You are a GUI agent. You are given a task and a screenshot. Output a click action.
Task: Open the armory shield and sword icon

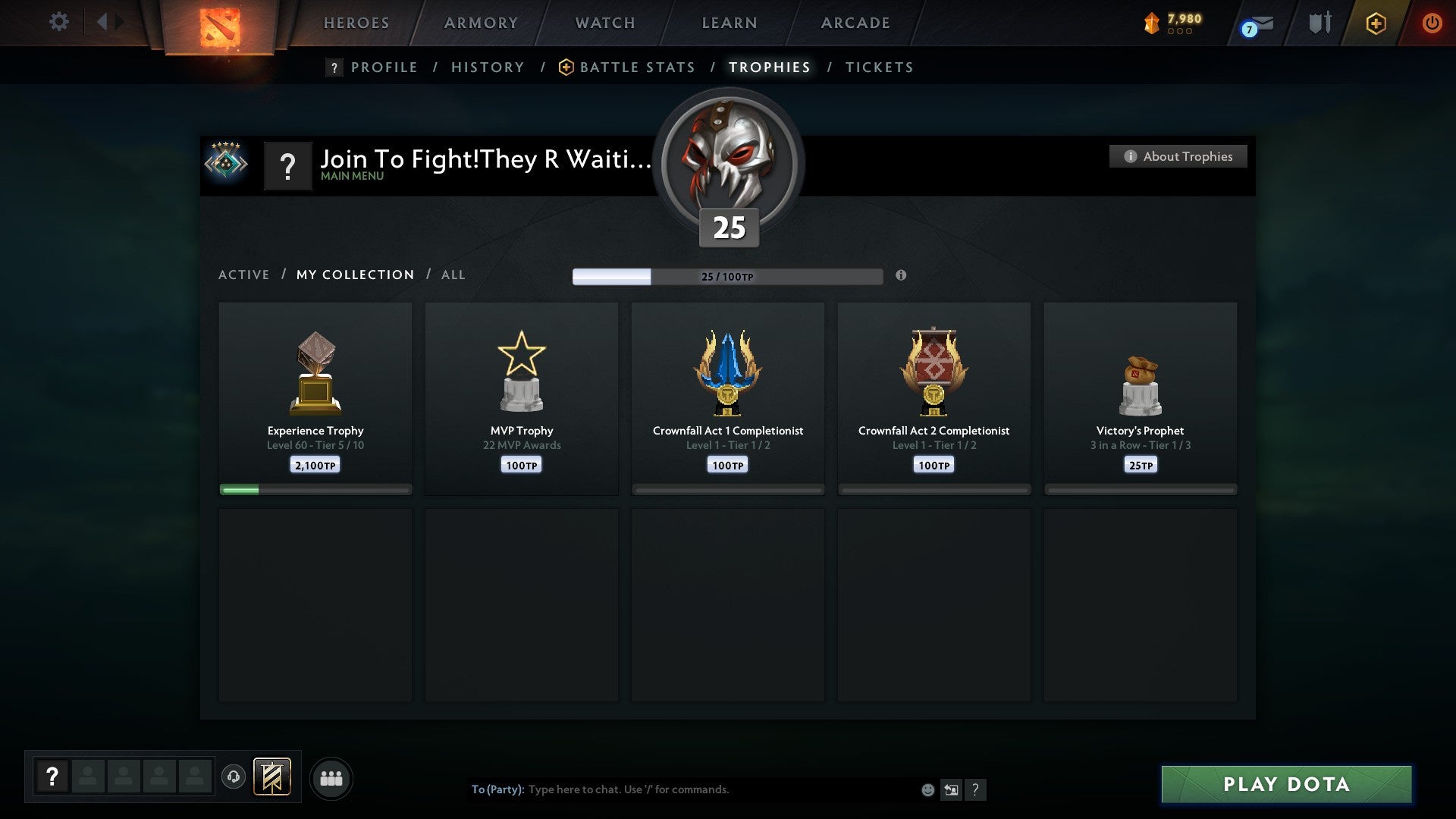(x=1319, y=23)
